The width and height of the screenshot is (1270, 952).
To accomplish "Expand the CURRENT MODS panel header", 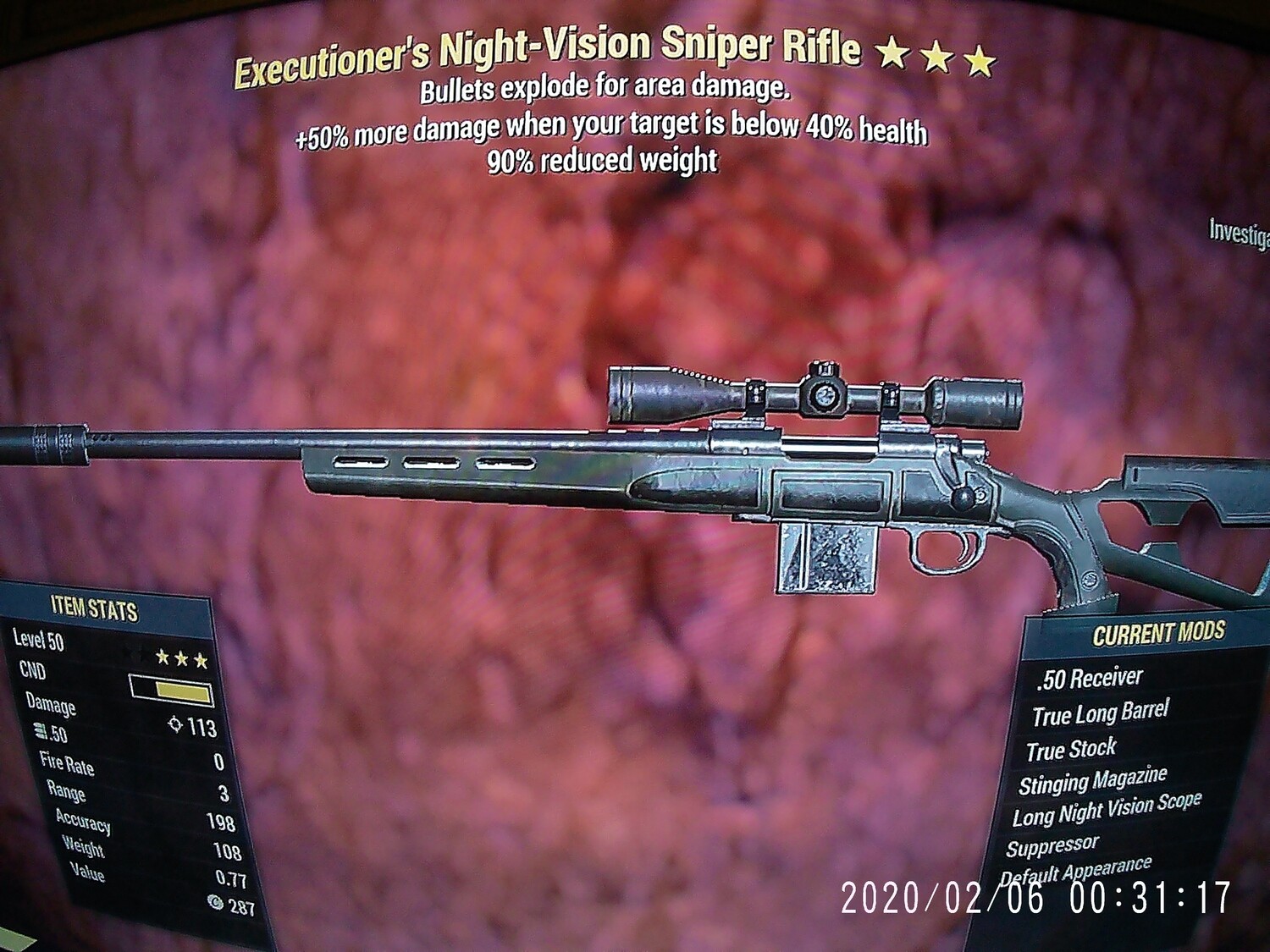I will point(1160,631).
